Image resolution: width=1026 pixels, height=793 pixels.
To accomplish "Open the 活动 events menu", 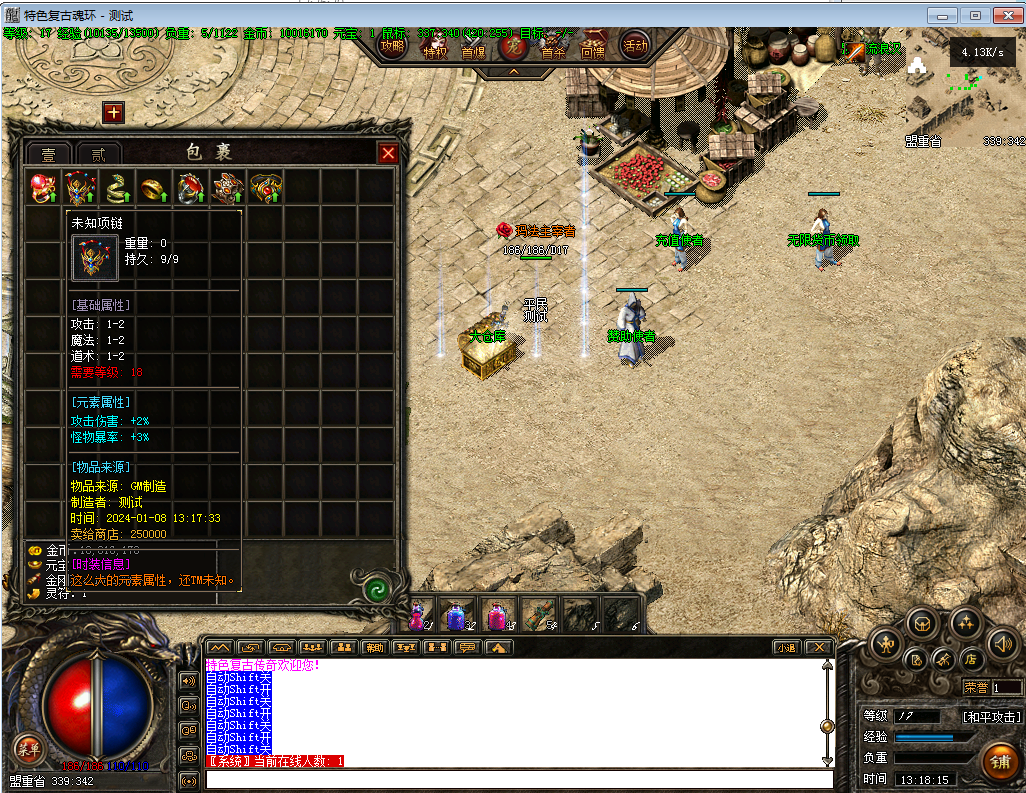I will tap(635, 45).
